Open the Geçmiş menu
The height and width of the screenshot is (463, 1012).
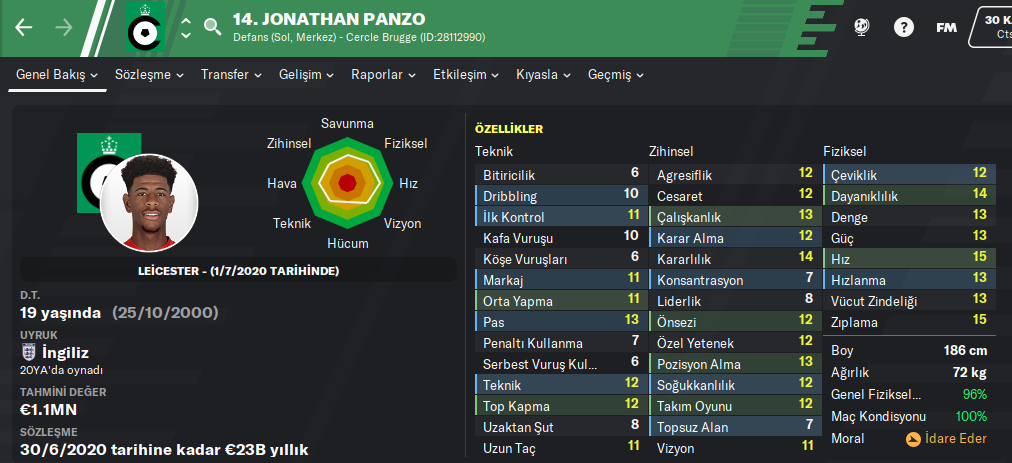(615, 75)
